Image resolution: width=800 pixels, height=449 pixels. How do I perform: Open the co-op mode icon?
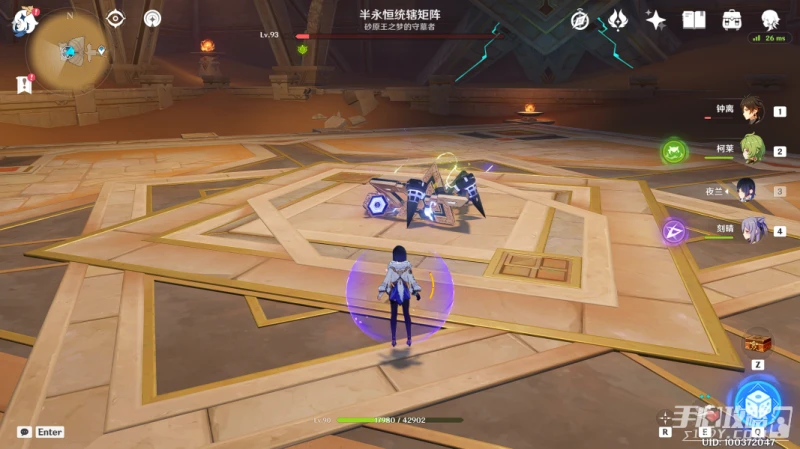152,18
